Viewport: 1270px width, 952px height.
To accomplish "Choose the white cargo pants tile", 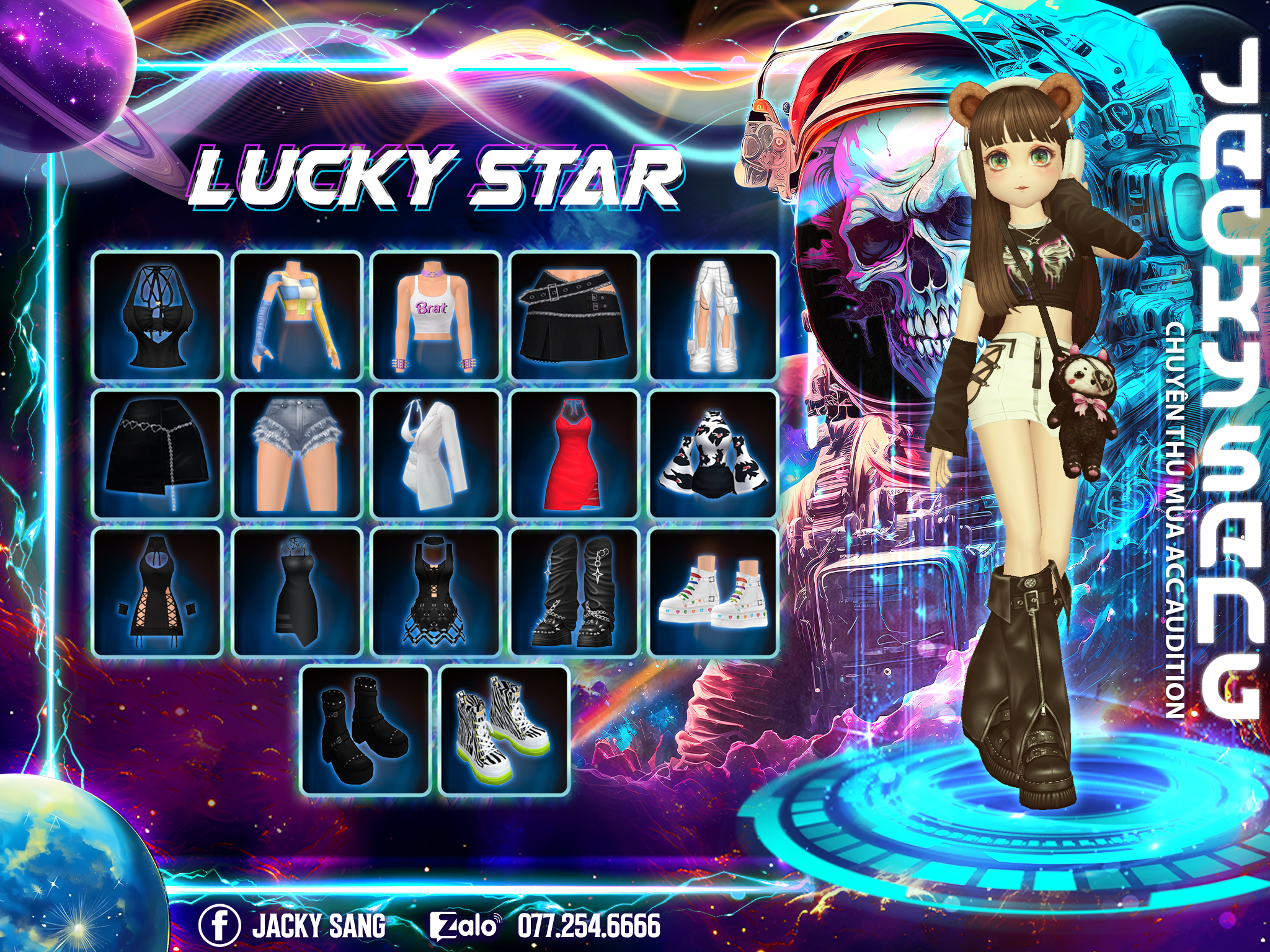I will (713, 315).
